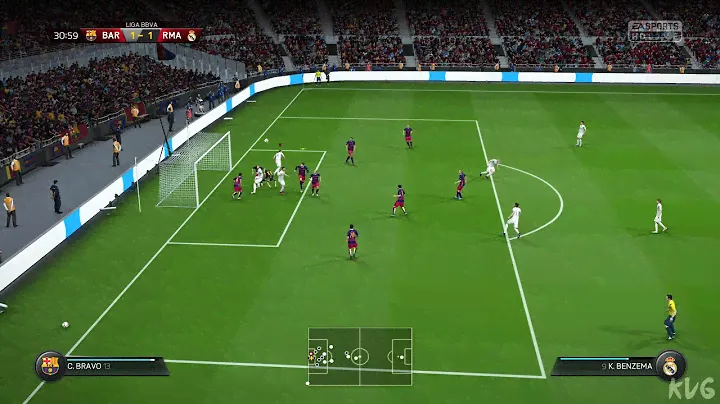This screenshot has height=404, width=720.
Task: Select the K. Benzema player name panel
Action: [x=603, y=366]
